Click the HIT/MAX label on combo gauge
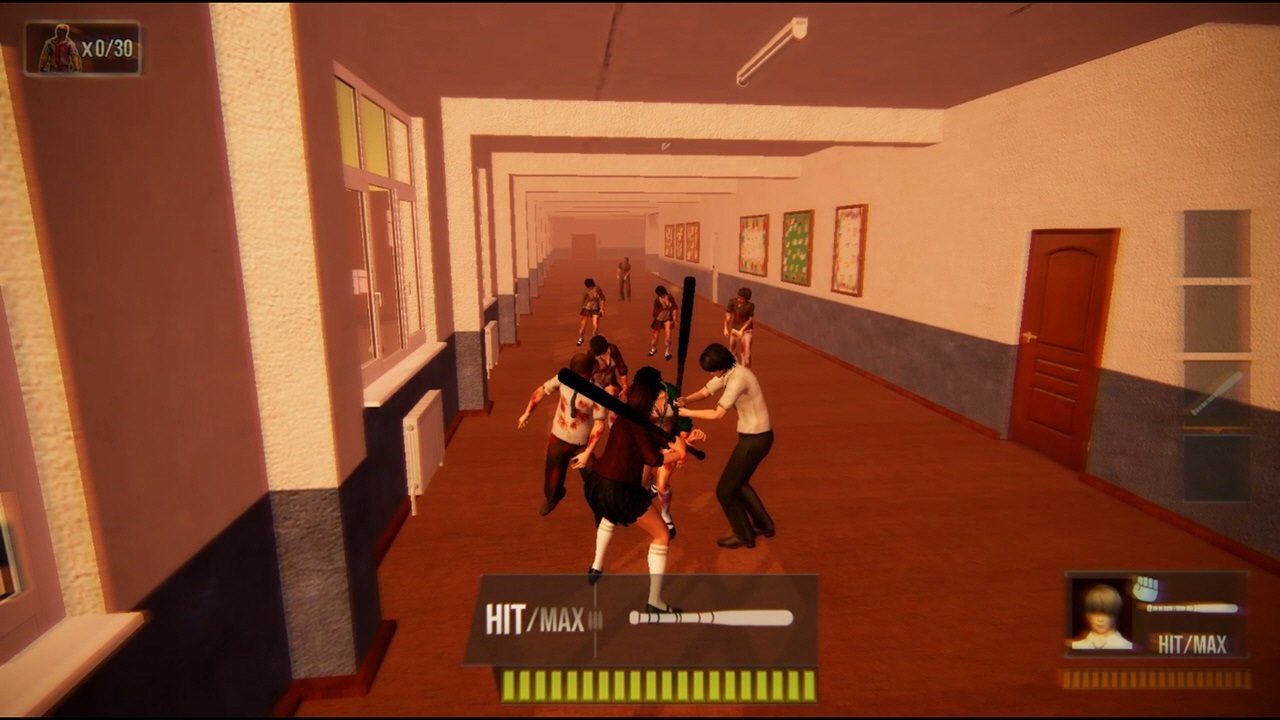The height and width of the screenshot is (720, 1280). pyautogui.click(x=534, y=620)
